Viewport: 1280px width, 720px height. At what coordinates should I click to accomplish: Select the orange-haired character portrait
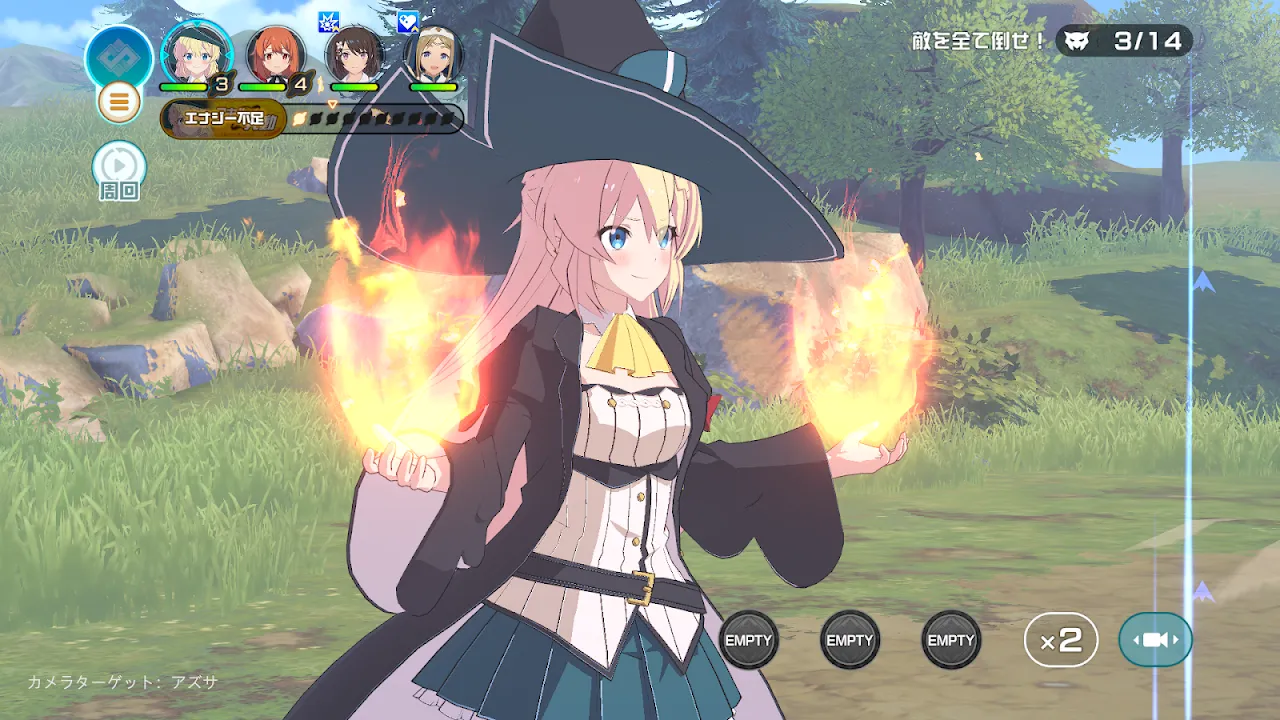click(275, 54)
